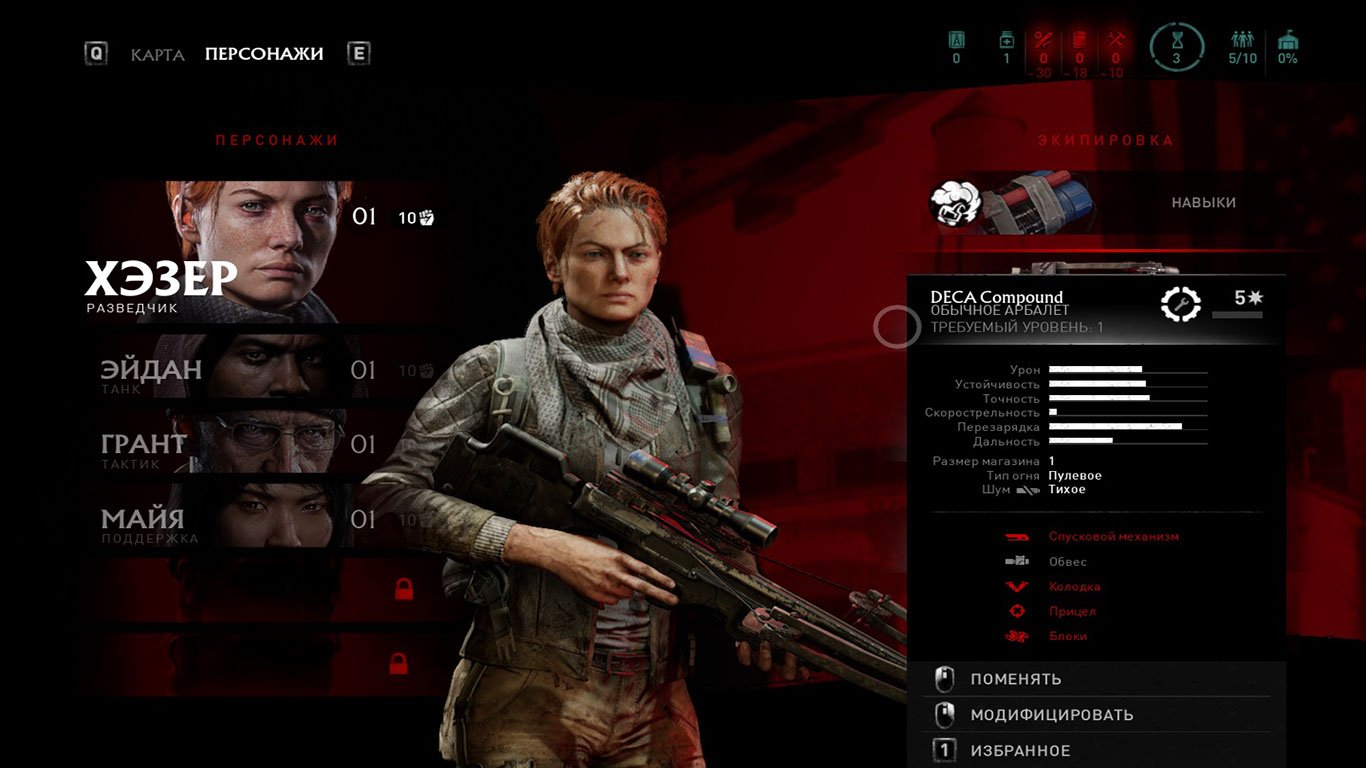Viewport: 1366px width, 768px height.
Task: Select the Обвес attachment entry
Action: pyautogui.click(x=1067, y=562)
